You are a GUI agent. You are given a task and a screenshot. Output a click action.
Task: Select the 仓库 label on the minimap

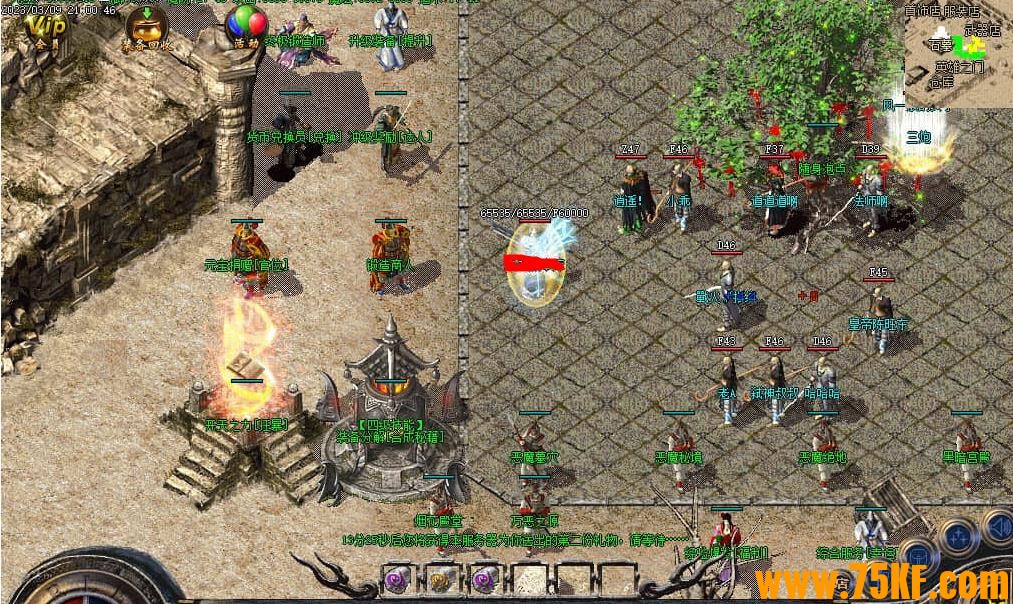[x=941, y=82]
